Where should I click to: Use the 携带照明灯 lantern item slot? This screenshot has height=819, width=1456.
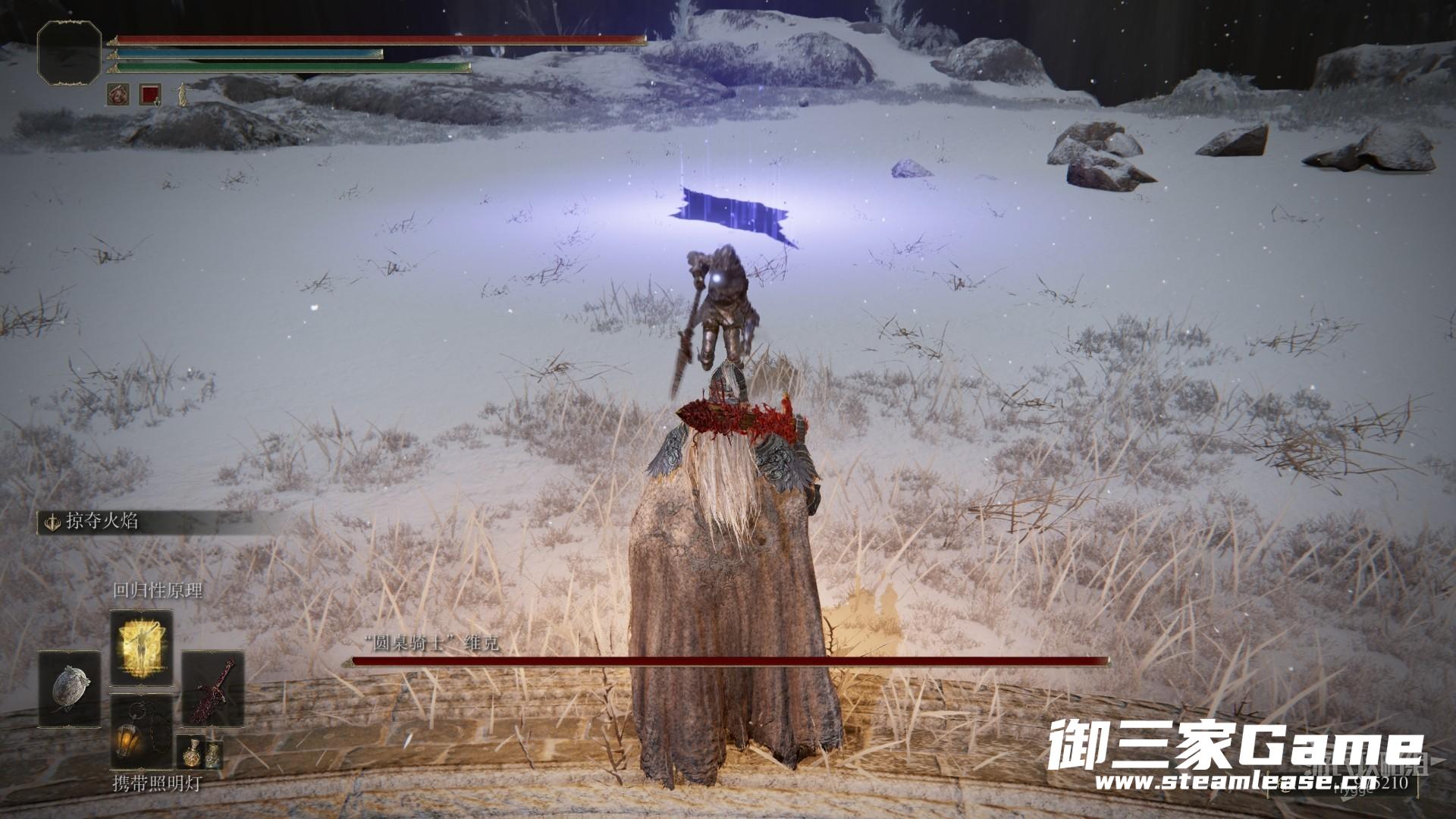pos(142,731)
